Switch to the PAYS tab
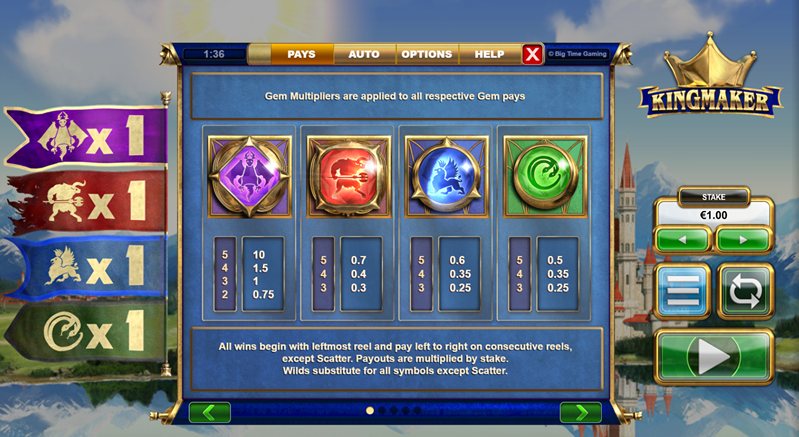The image size is (799, 437). pos(301,54)
